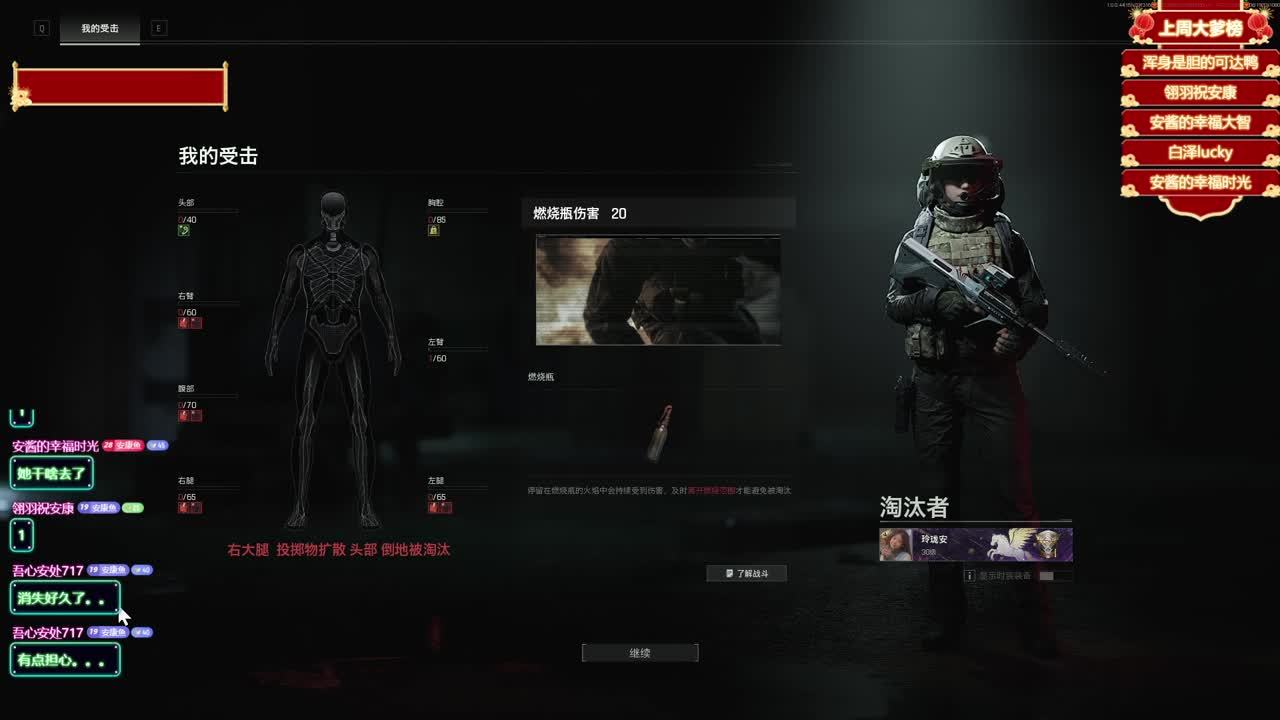Open the 燃烧瓶 damage kill-cam thumbnail
Image resolution: width=1280 pixels, height=720 pixels.
[658, 290]
